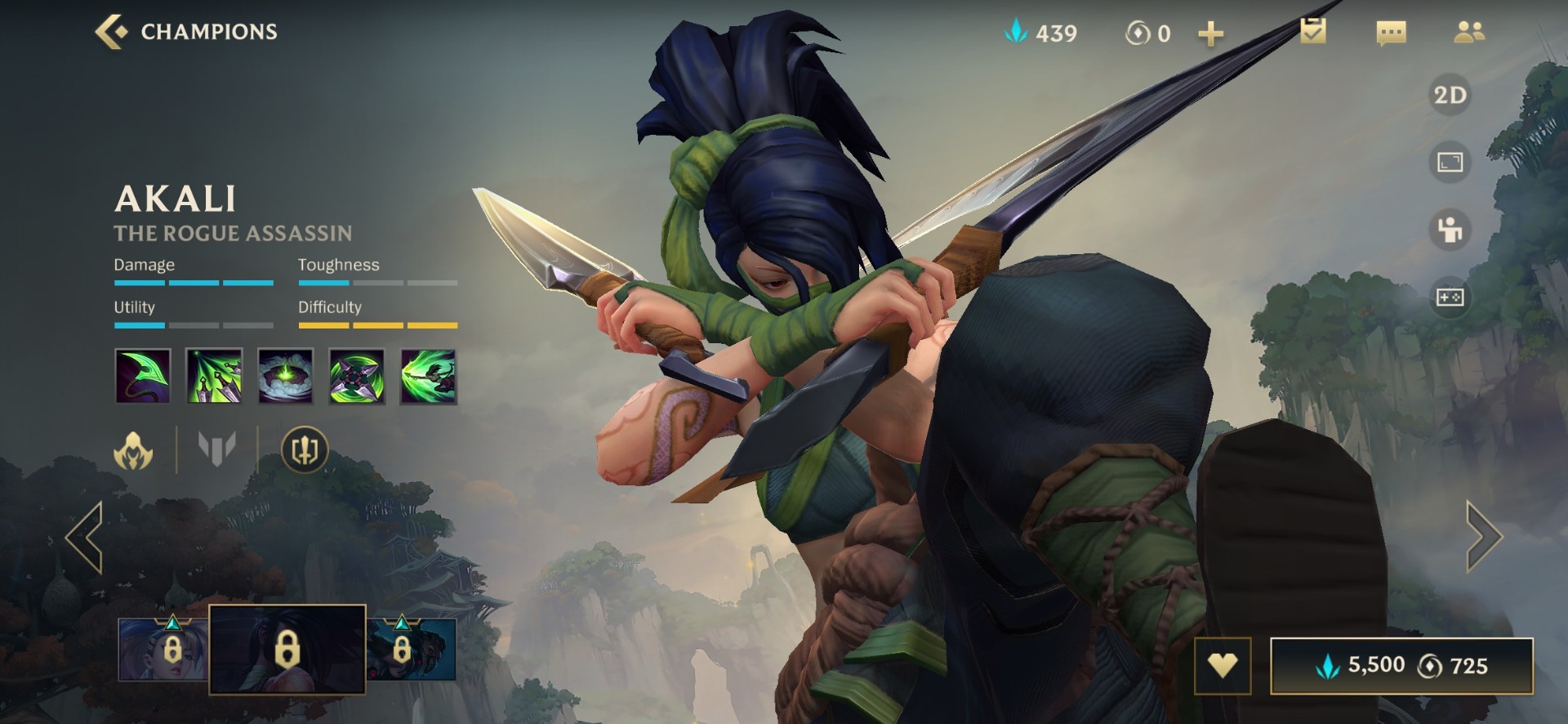Screen dimensions: 1568x724
Task: View the Shuriken Flip ability
Action: tap(357, 377)
